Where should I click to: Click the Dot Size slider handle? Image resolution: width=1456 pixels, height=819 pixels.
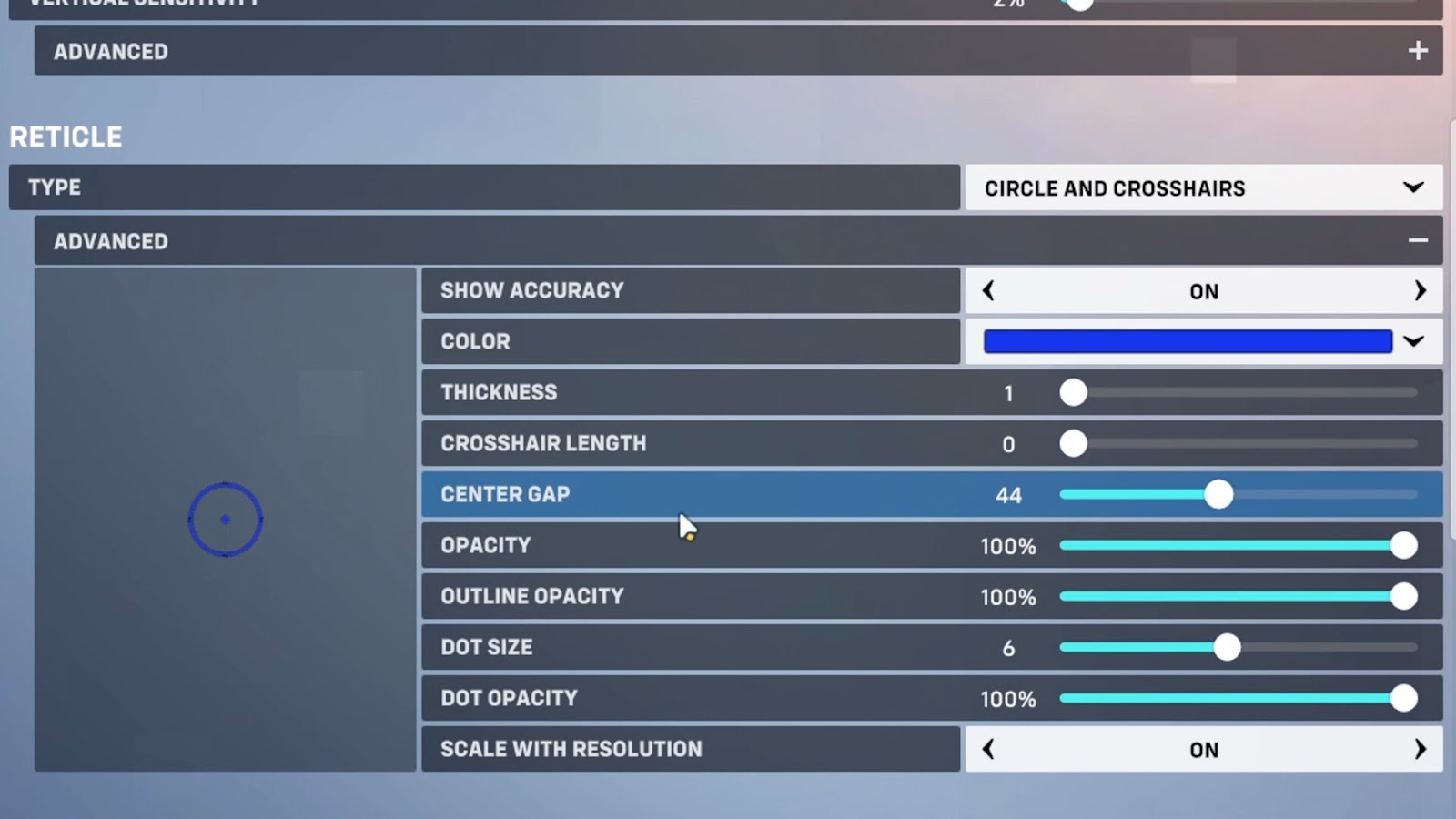point(1227,648)
